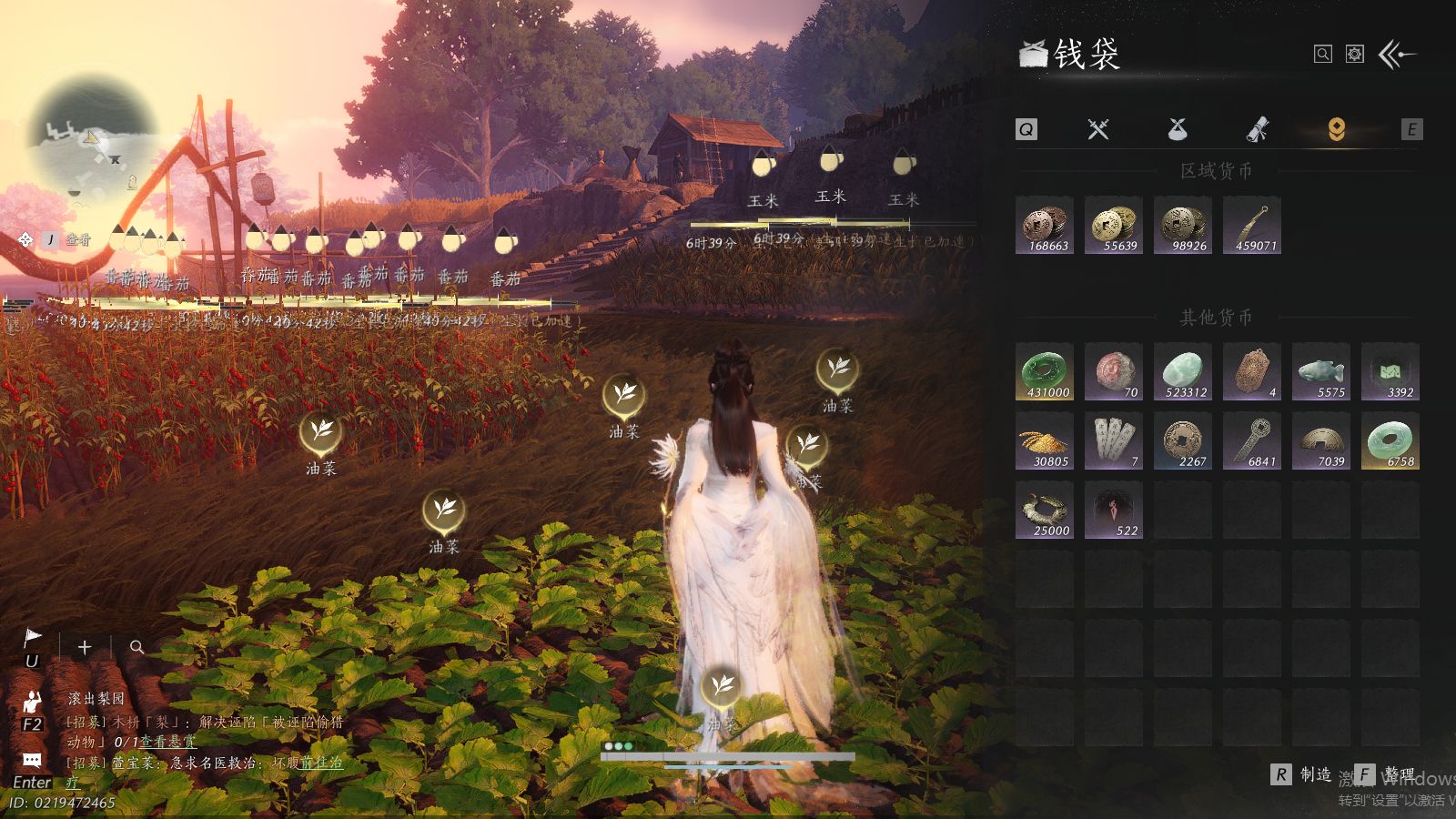The height and width of the screenshot is (819, 1456).
Task: Close the wallet panel with back arrow
Action: click(1398, 55)
